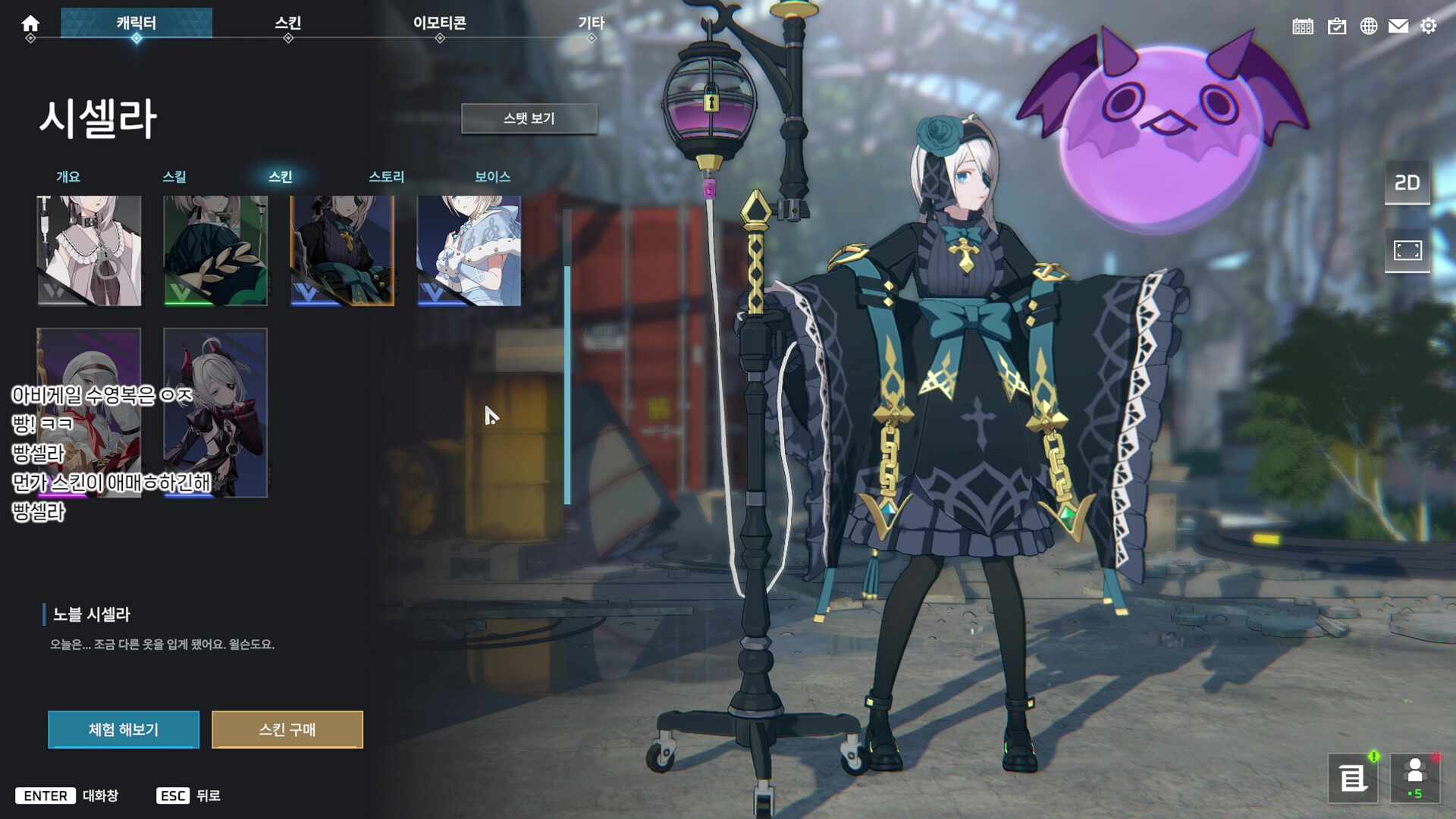The image size is (1456, 819).
Task: View the 보이스 sub-tab
Action: coord(493,177)
